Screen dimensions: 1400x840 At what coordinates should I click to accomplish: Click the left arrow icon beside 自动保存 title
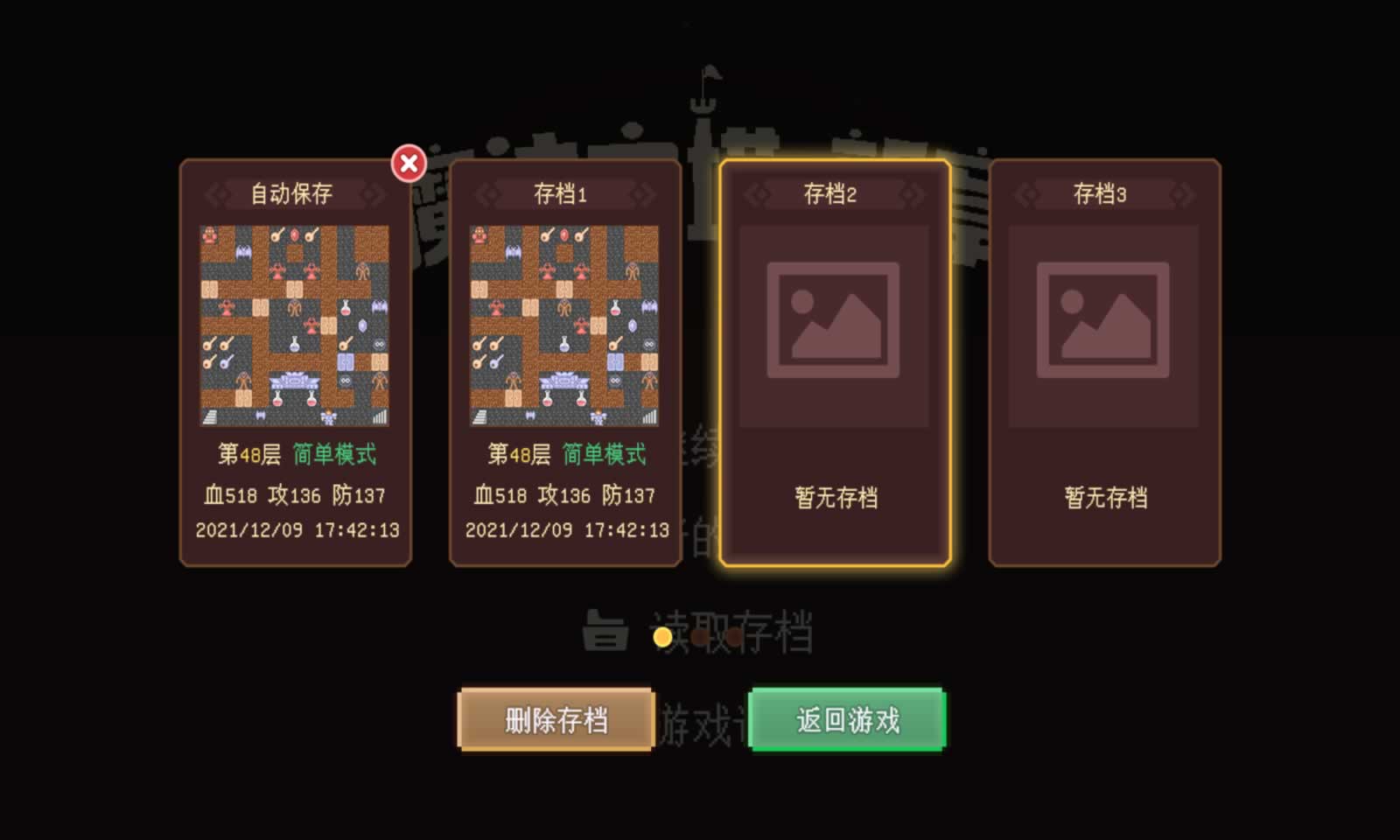point(217,194)
